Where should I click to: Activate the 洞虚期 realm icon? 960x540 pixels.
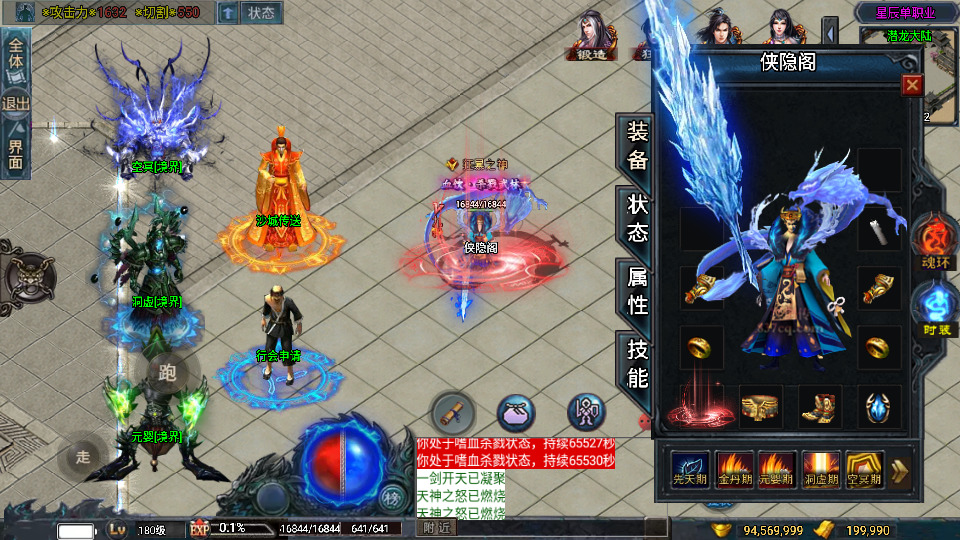pos(821,469)
